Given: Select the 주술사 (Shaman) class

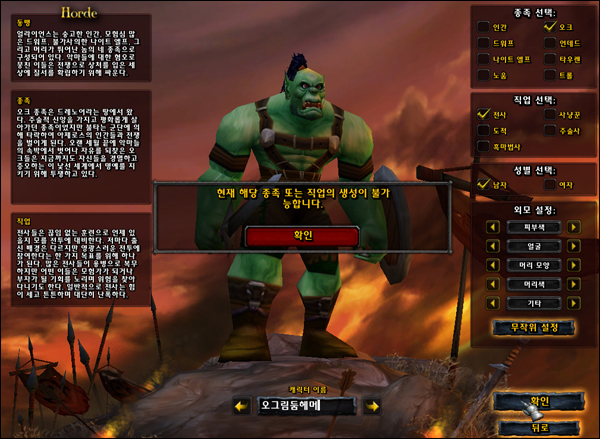Looking at the screenshot, I should (x=550, y=131).
